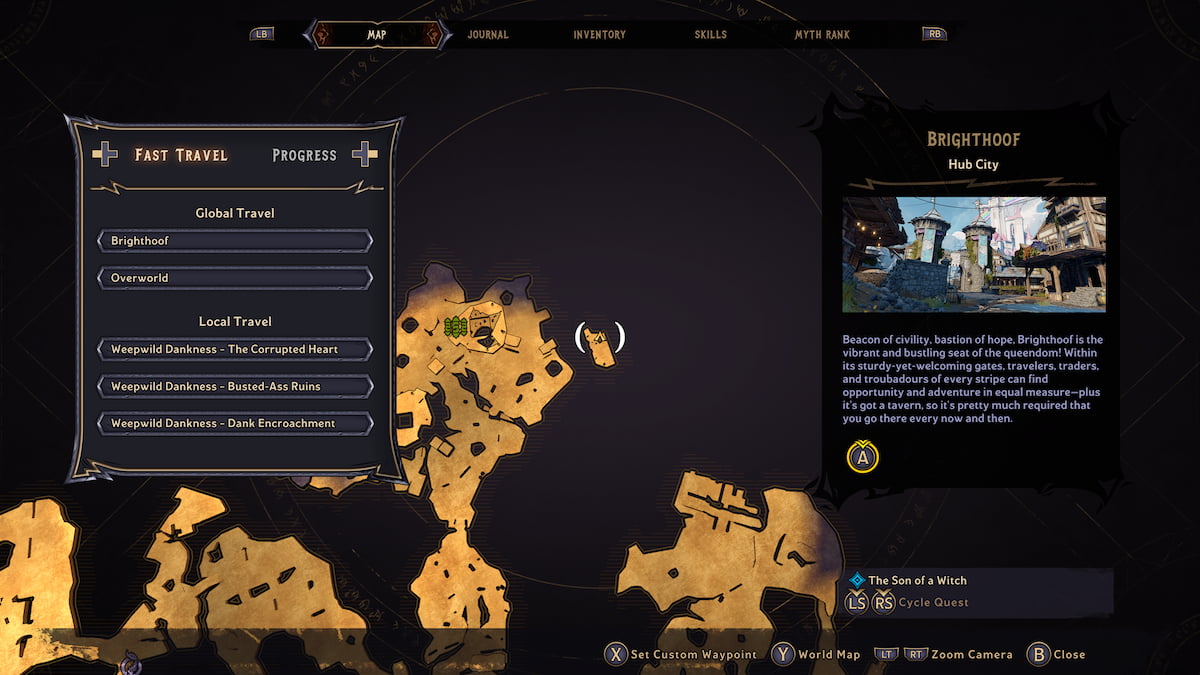This screenshot has height=675, width=1200.
Task: Fast travel to Brighthoof
Action: pyautogui.click(x=235, y=241)
